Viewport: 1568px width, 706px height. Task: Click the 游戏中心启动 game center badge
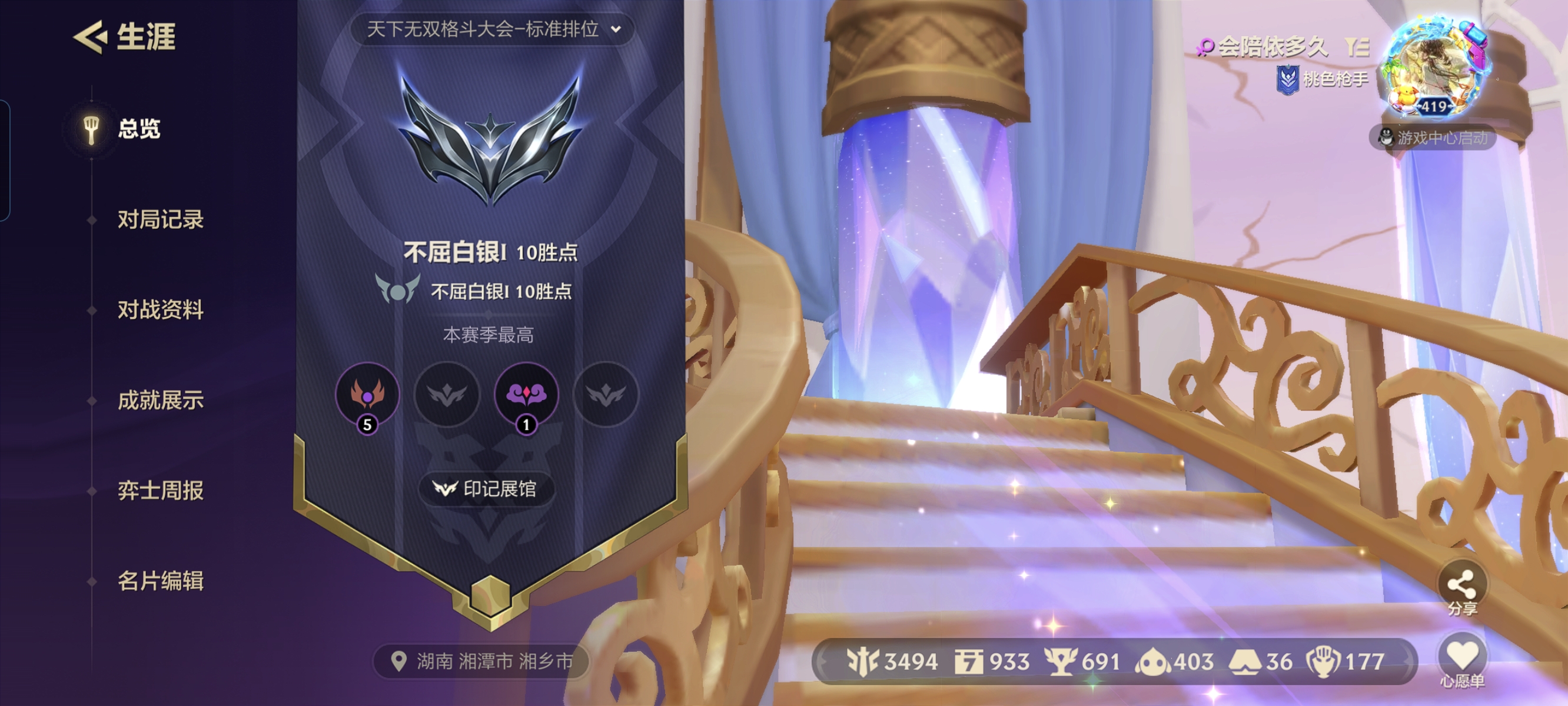[1432, 138]
